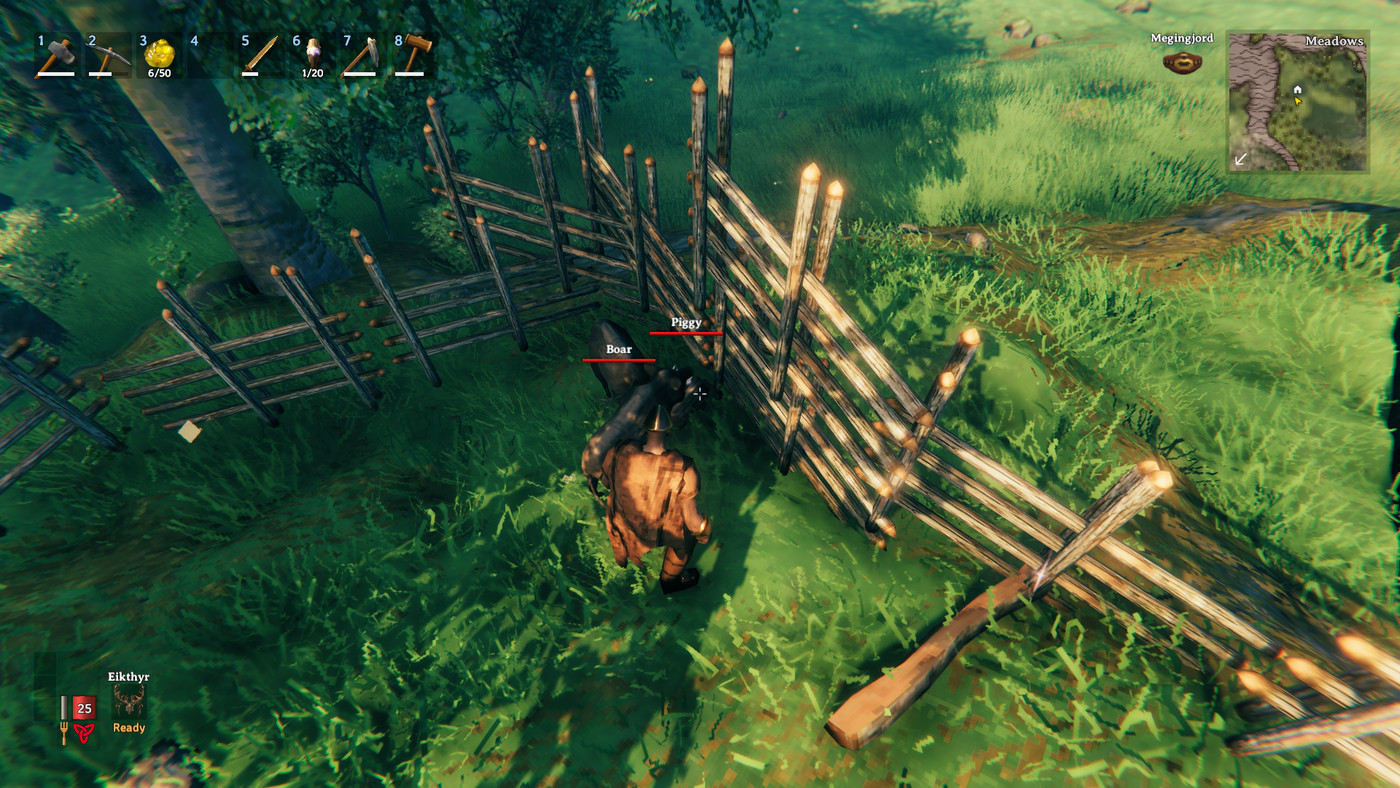Equip the pickaxe in hotbar slot 2
The image size is (1400, 788).
(x=107, y=55)
